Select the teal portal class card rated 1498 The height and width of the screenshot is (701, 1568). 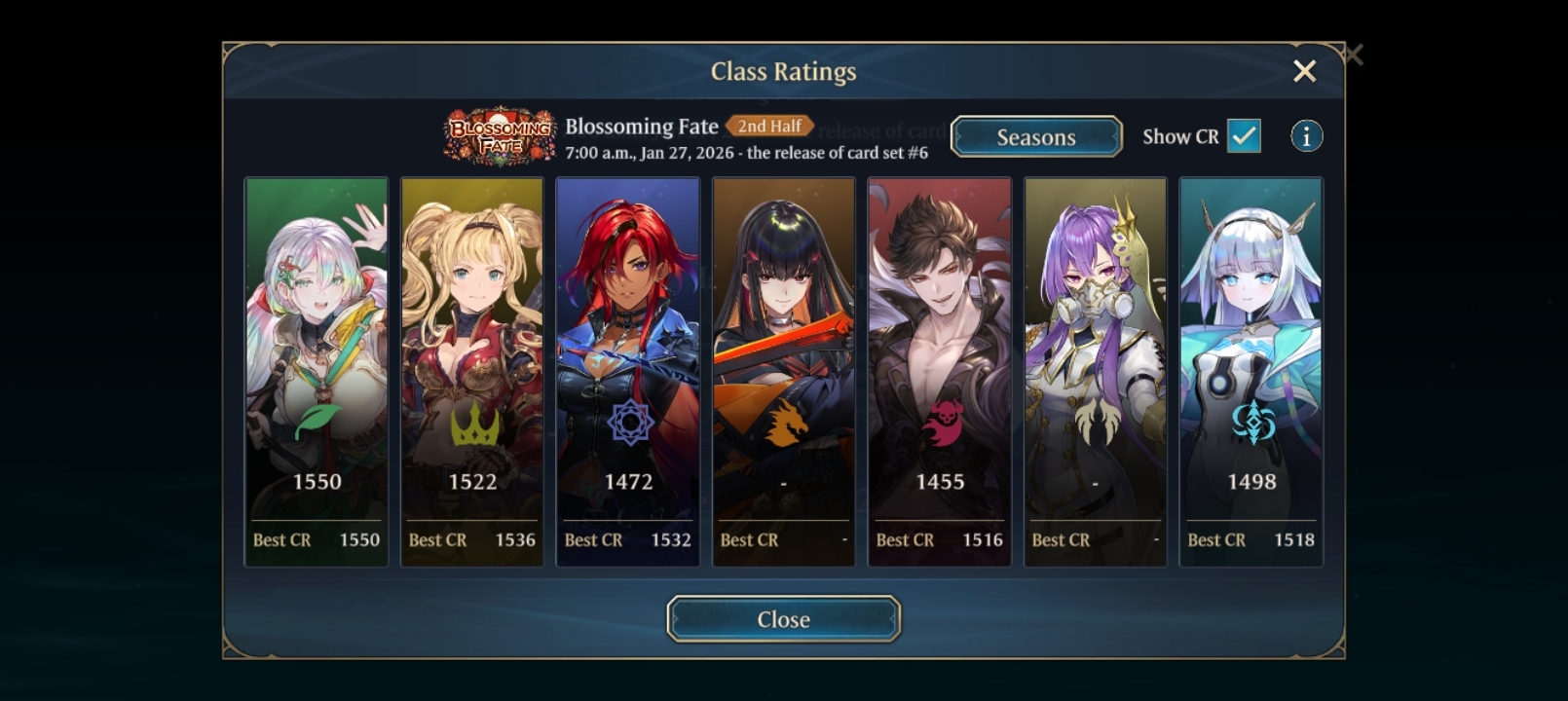(x=1251, y=371)
